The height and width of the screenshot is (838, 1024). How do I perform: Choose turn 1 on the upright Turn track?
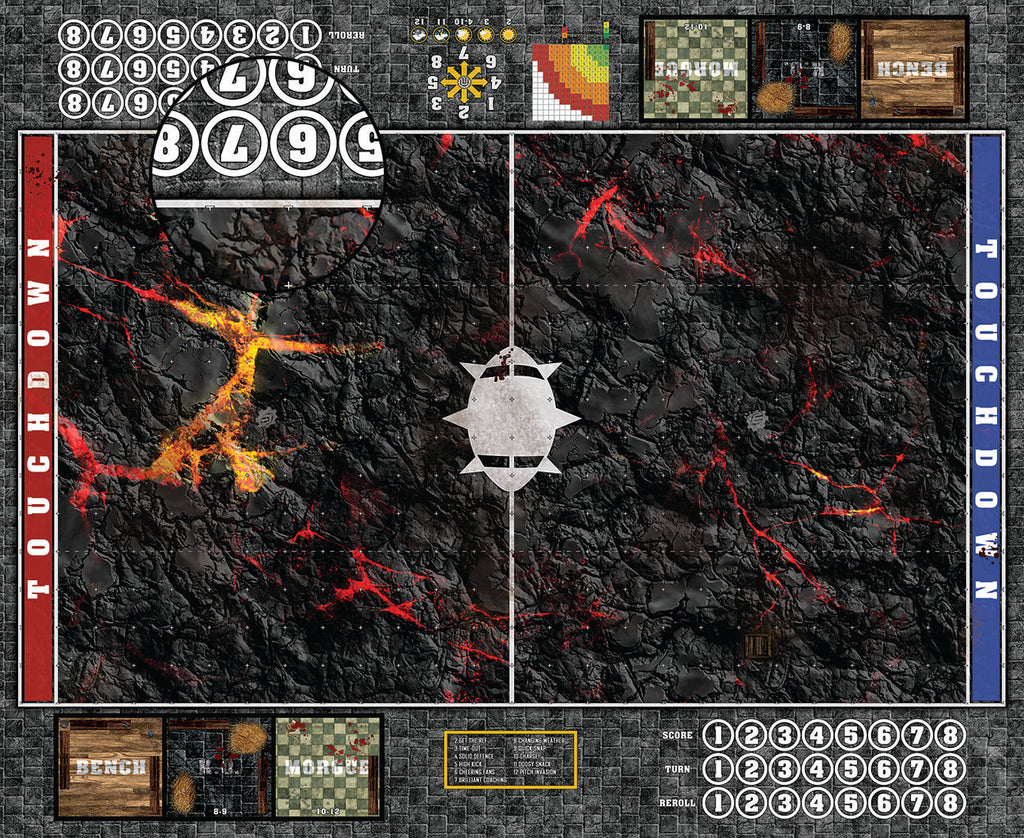[718, 770]
